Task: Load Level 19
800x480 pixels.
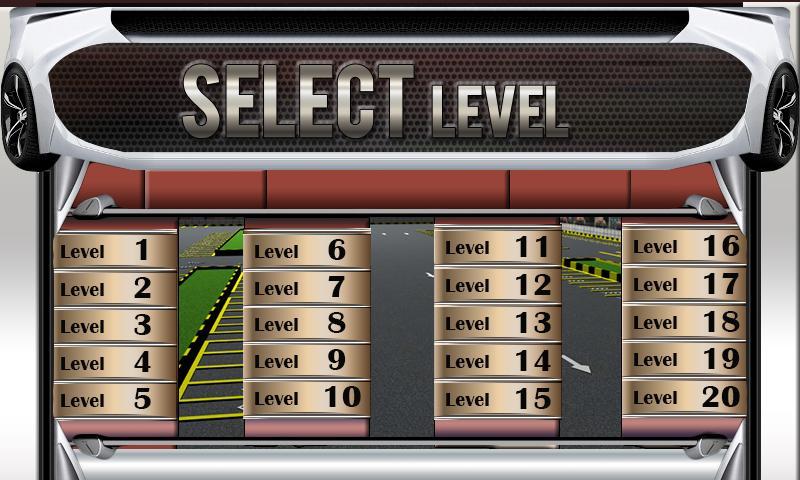Action: 685,359
